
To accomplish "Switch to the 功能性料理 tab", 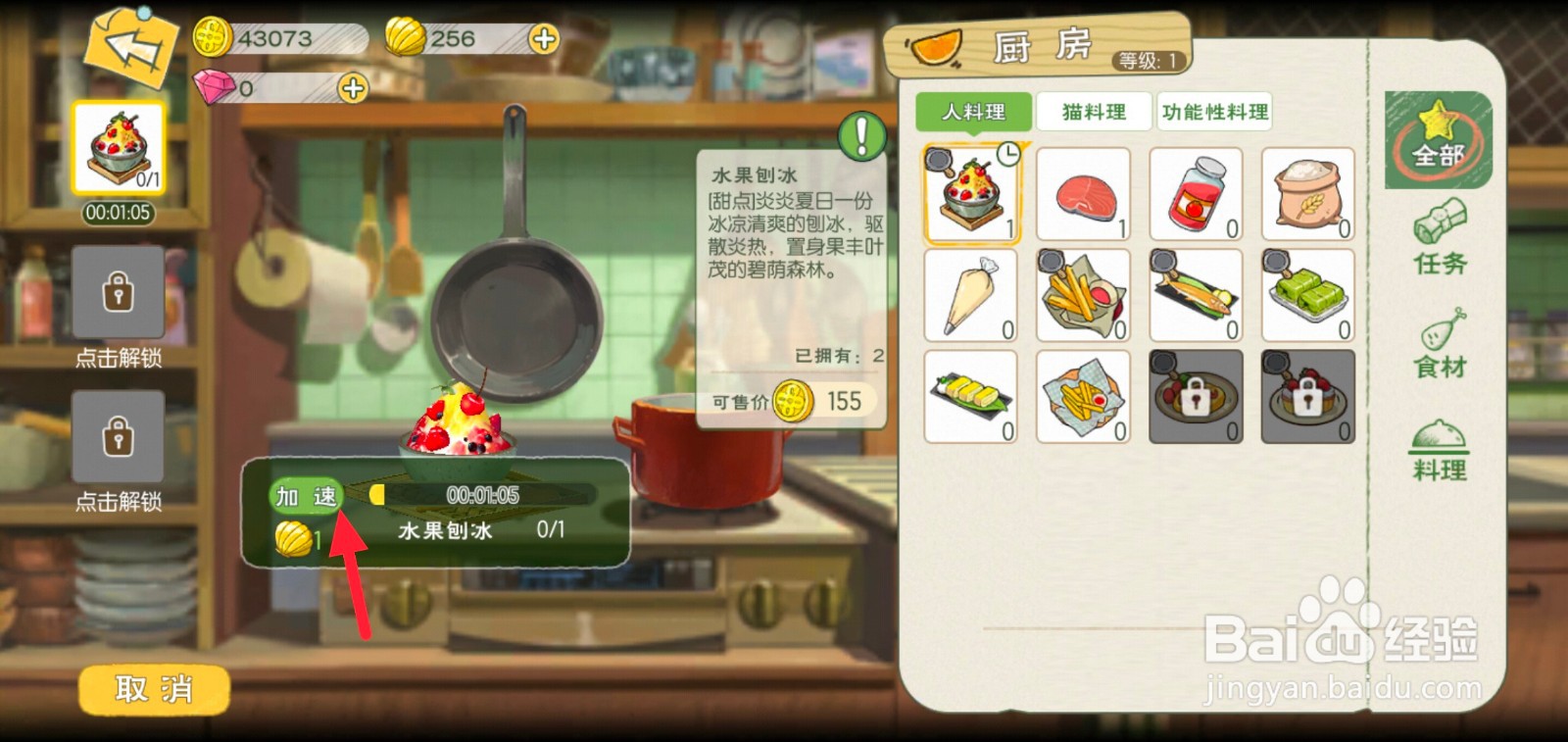I will [1214, 111].
